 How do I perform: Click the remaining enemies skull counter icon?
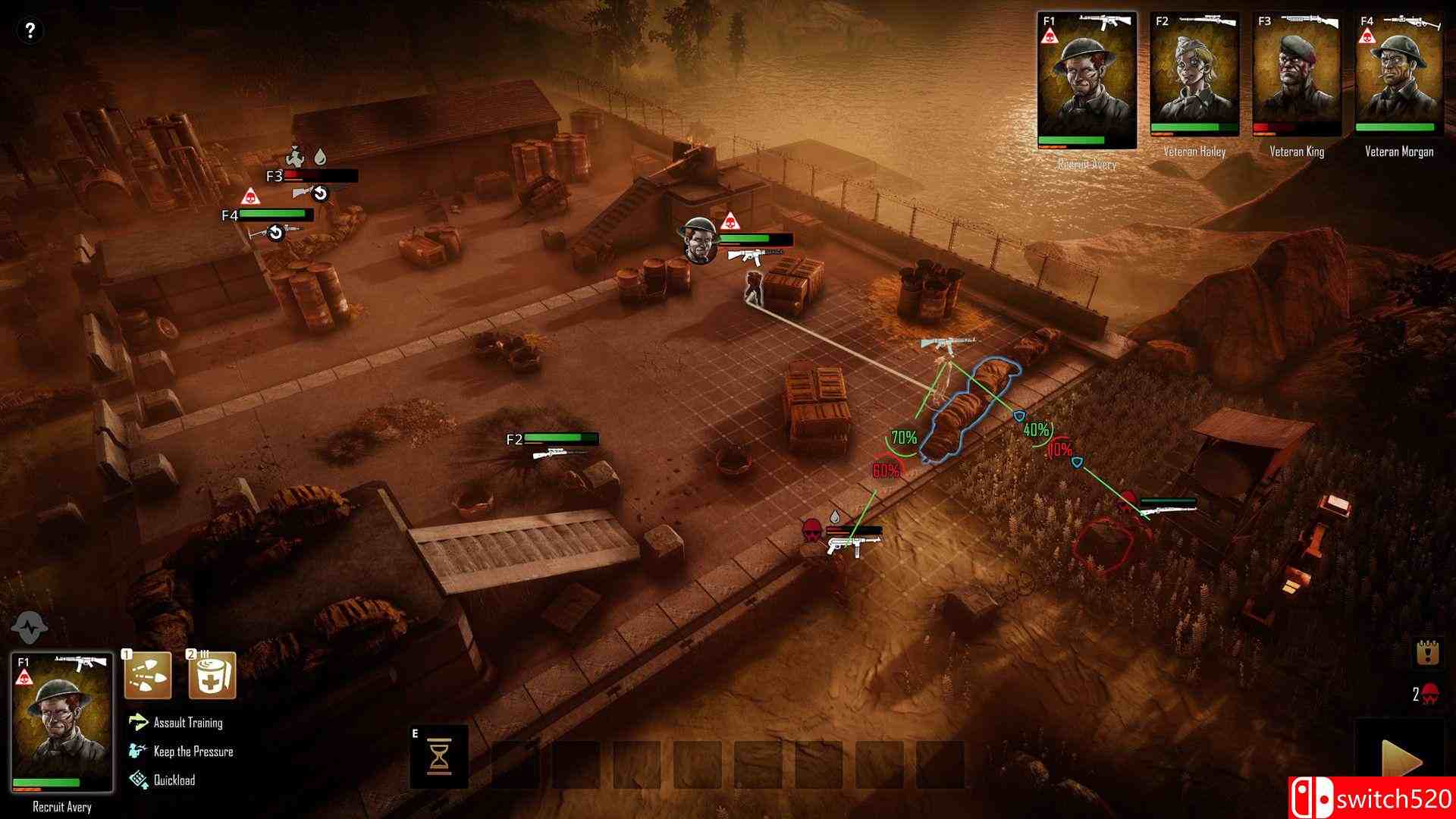pyautogui.click(x=1429, y=693)
